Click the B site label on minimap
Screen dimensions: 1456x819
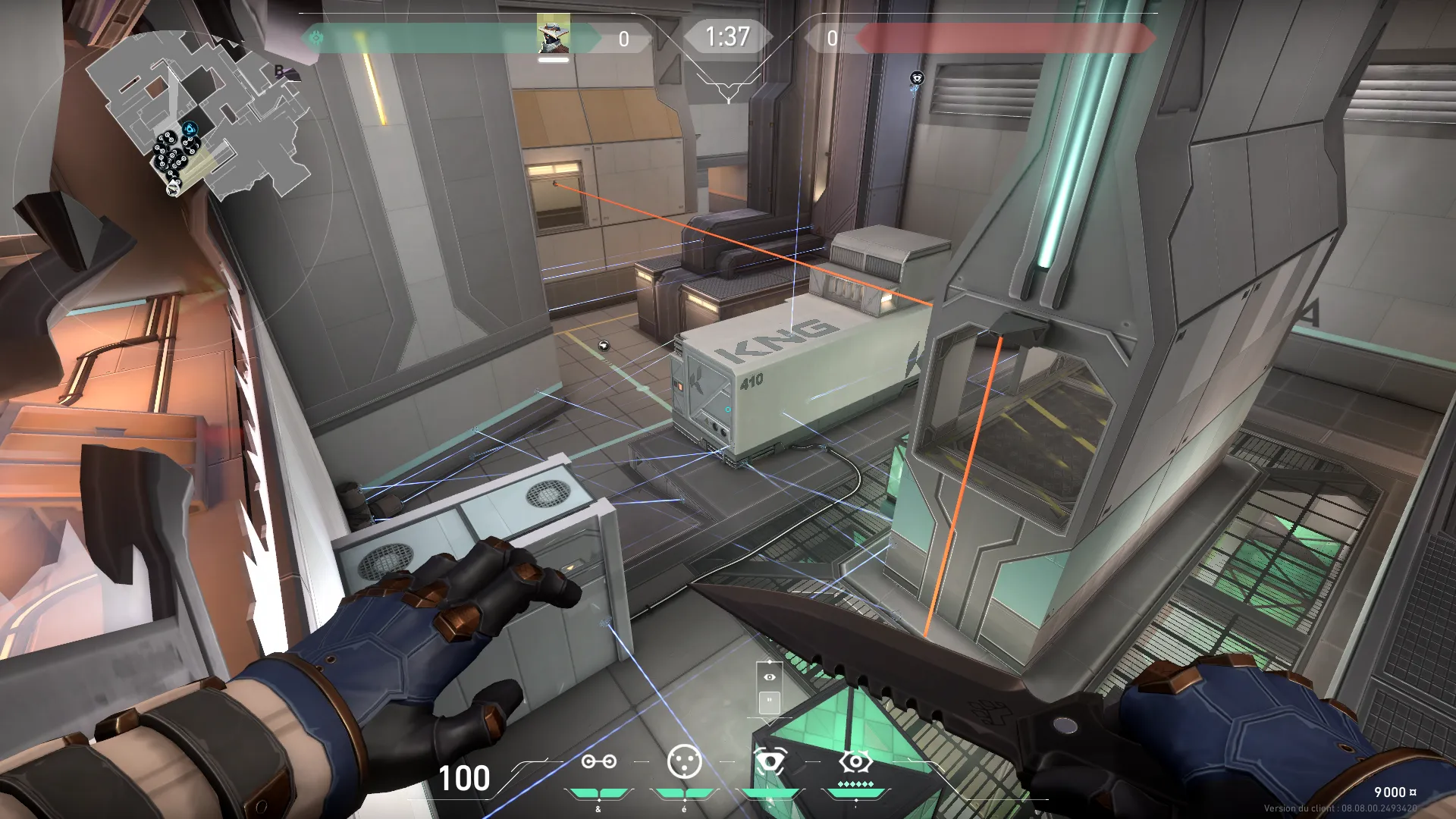(x=279, y=71)
